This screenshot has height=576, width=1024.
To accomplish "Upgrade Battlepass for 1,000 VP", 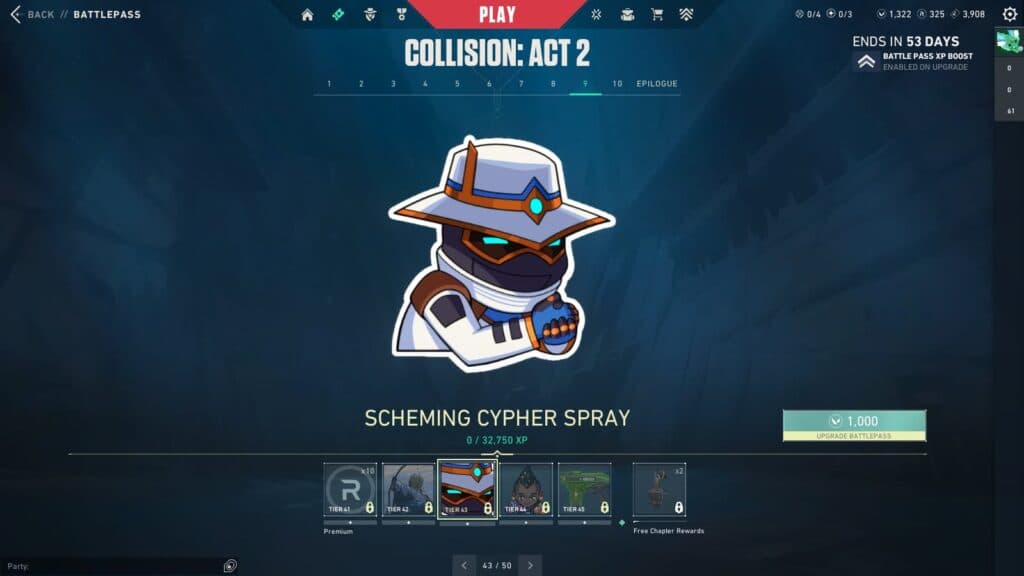I will [854, 425].
